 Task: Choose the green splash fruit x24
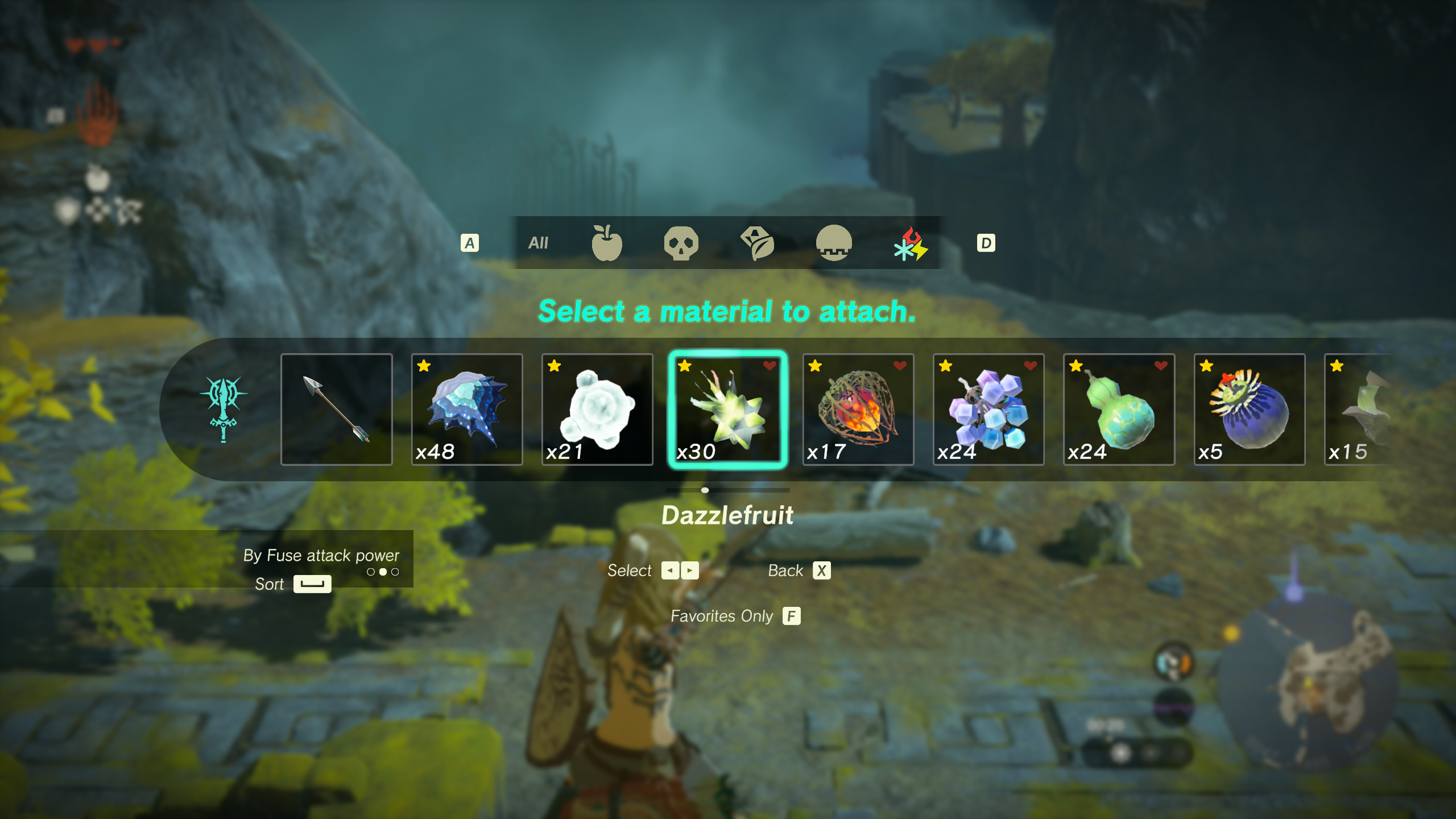1119,409
